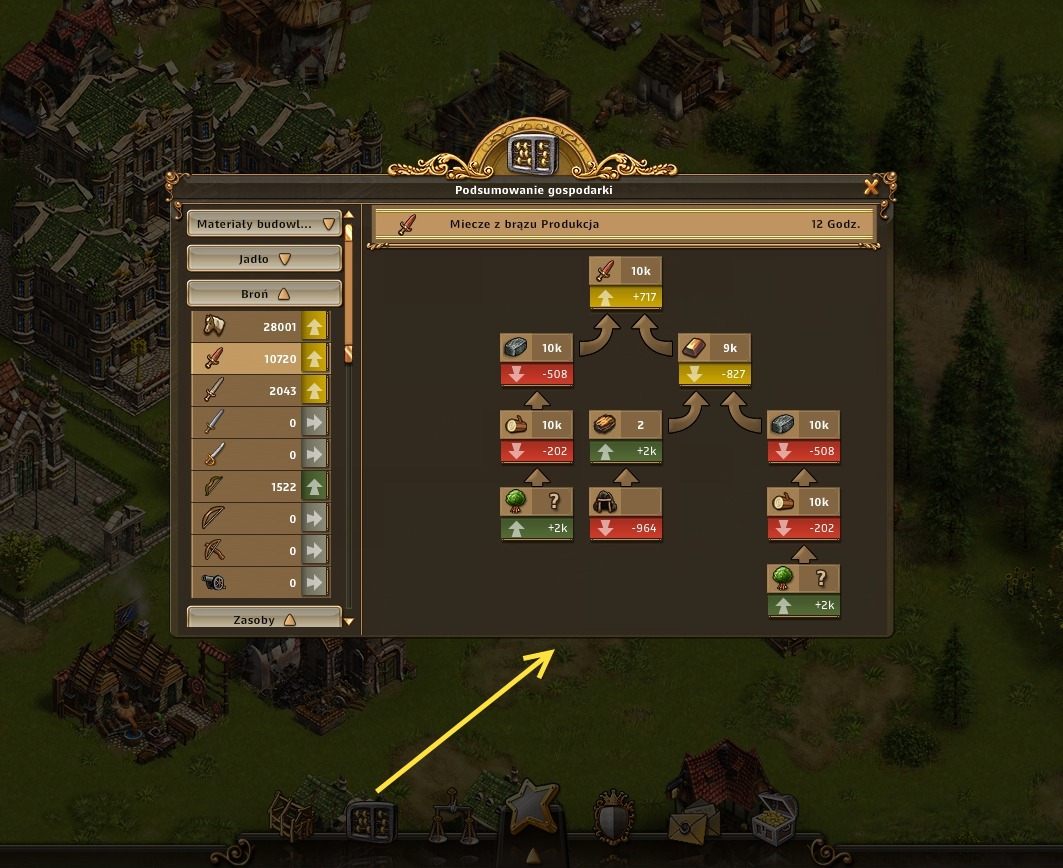The height and width of the screenshot is (868, 1063).
Task: Select the sword row with 2043
Action: click(260, 391)
